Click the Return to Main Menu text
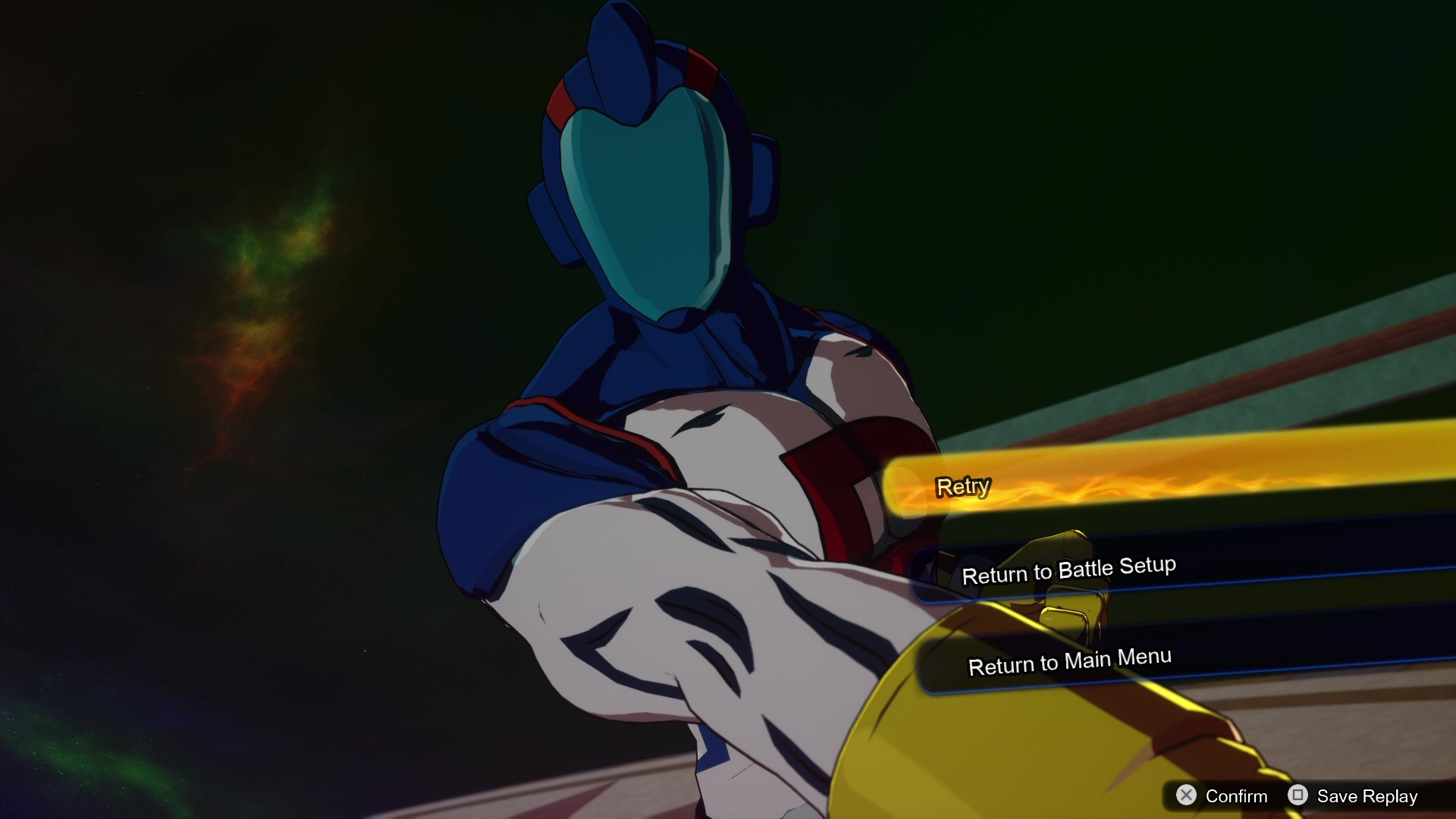The height and width of the screenshot is (819, 1456). [1071, 659]
